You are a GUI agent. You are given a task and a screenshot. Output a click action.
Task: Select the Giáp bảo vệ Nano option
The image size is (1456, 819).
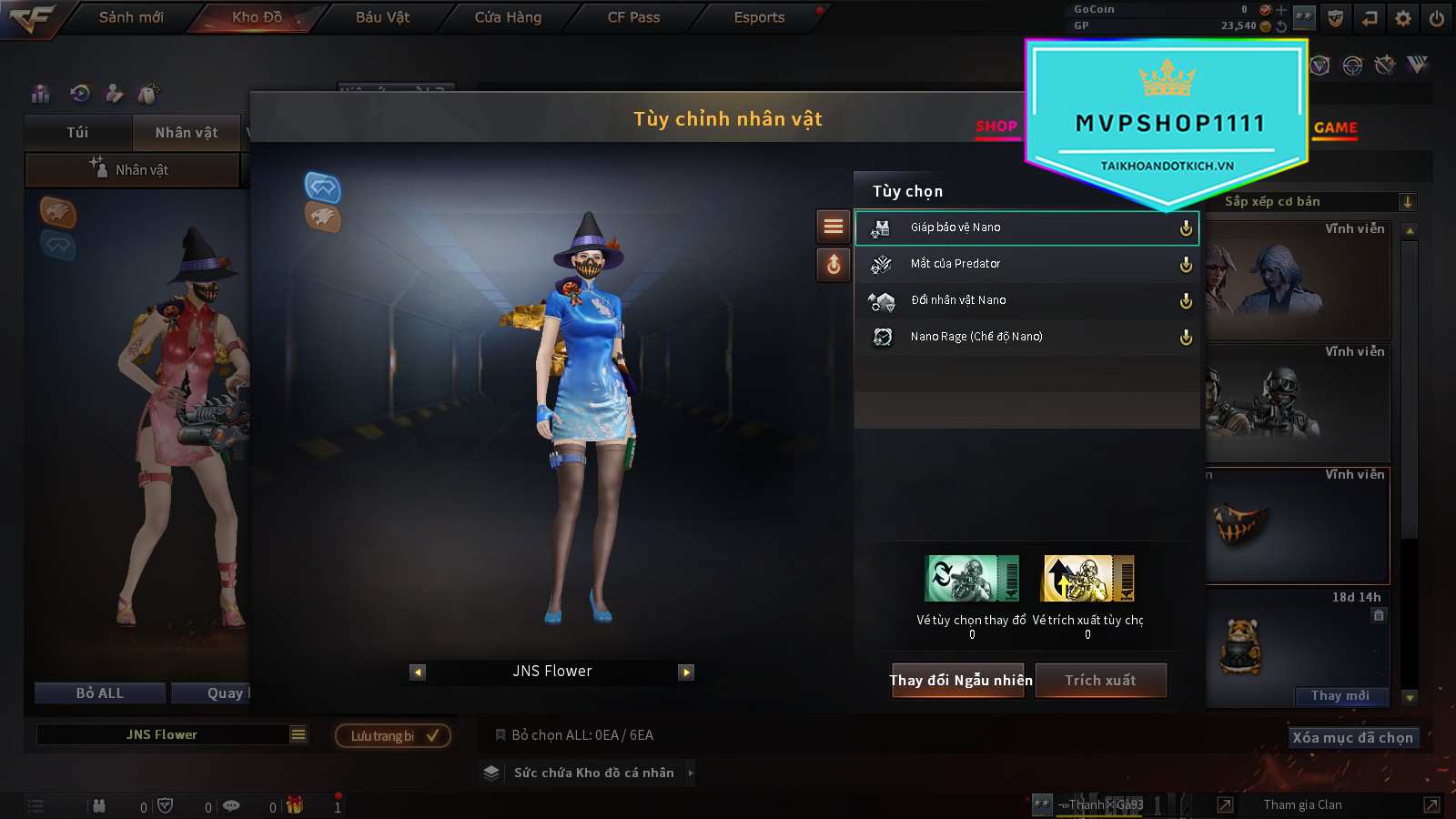pos(1026,227)
